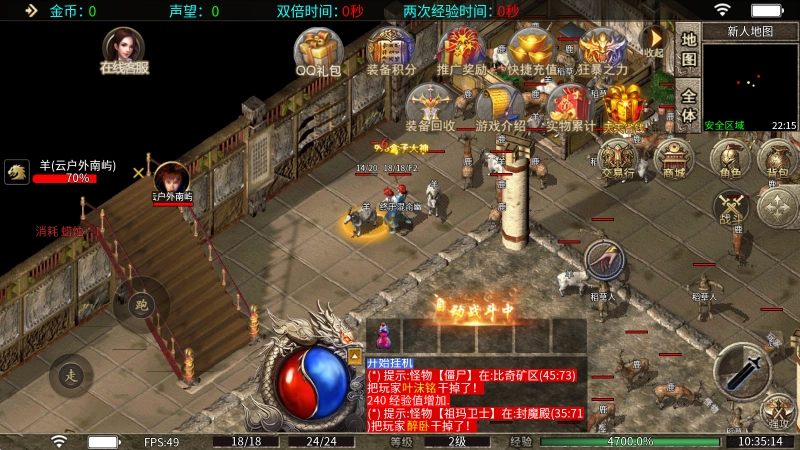Toggle the 战斗 crossed-swords combat mode
The height and width of the screenshot is (450, 800).
coord(731,207)
